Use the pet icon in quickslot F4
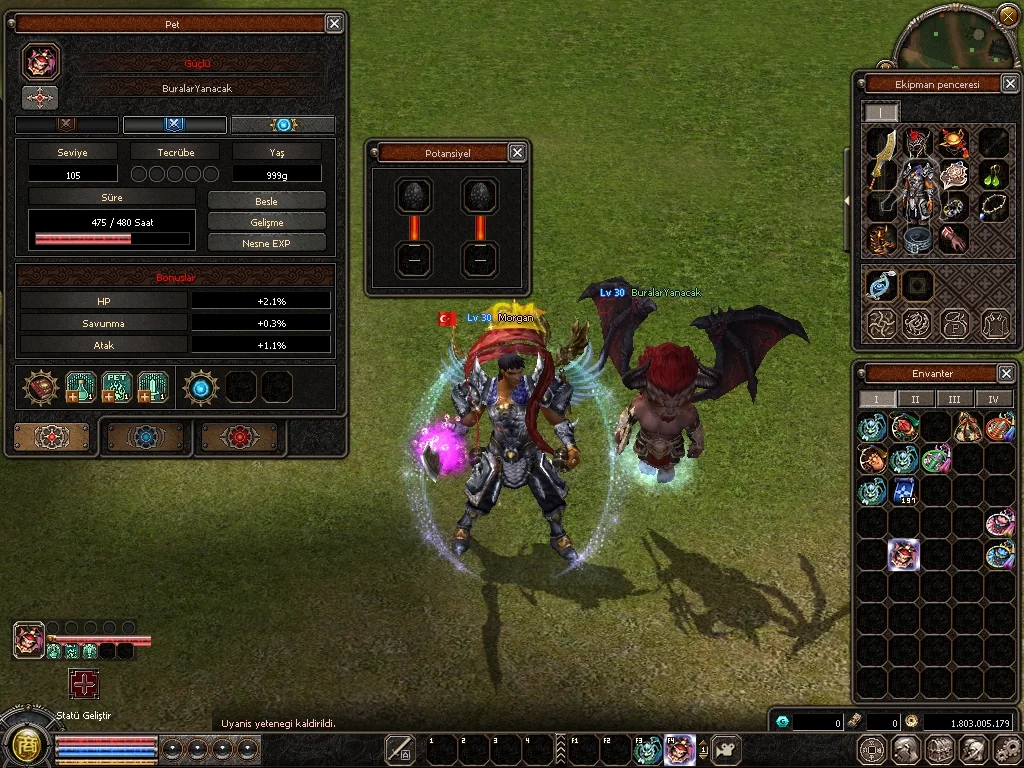The image size is (1024, 768). 679,749
